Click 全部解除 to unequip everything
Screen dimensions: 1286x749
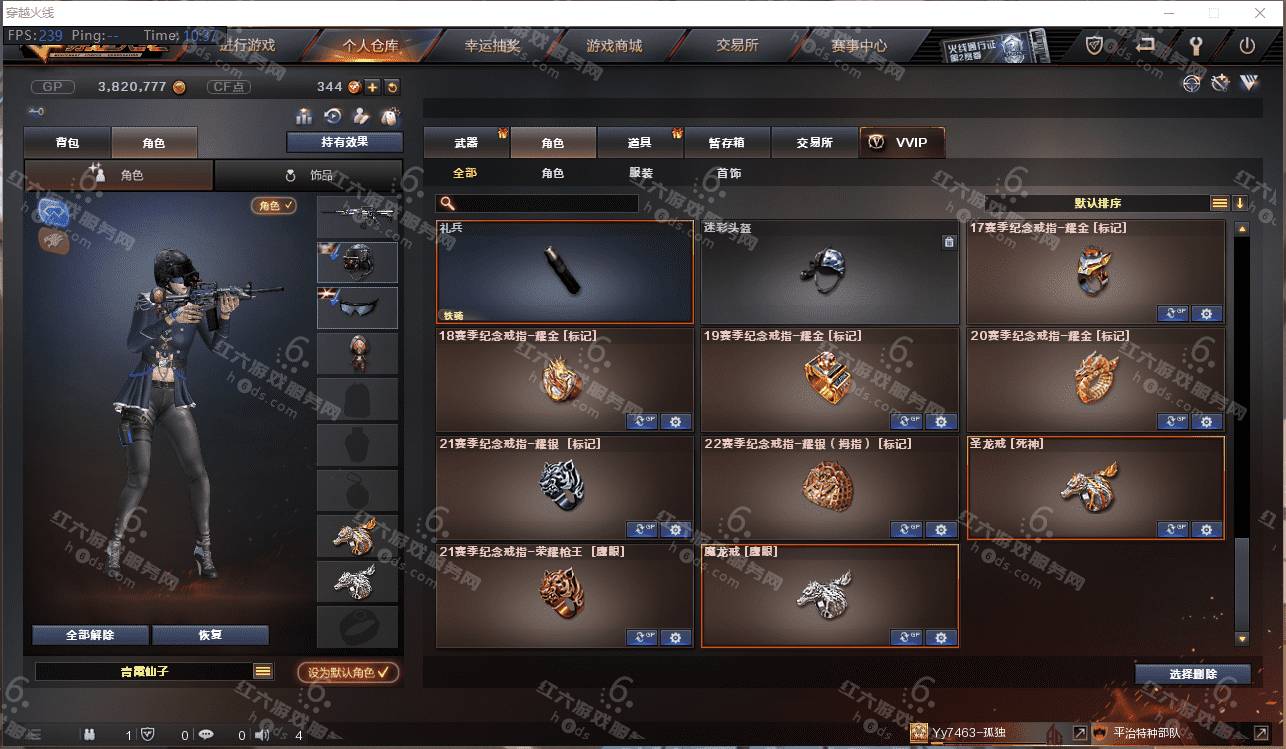(90, 635)
